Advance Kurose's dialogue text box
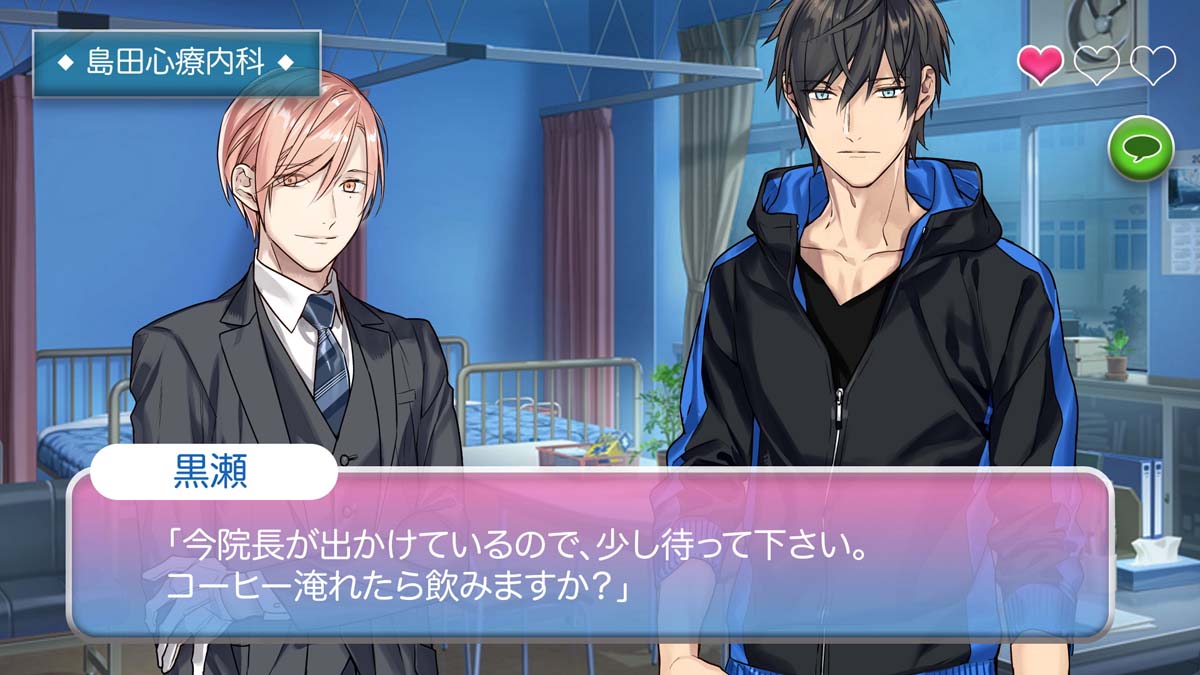 click(x=590, y=560)
